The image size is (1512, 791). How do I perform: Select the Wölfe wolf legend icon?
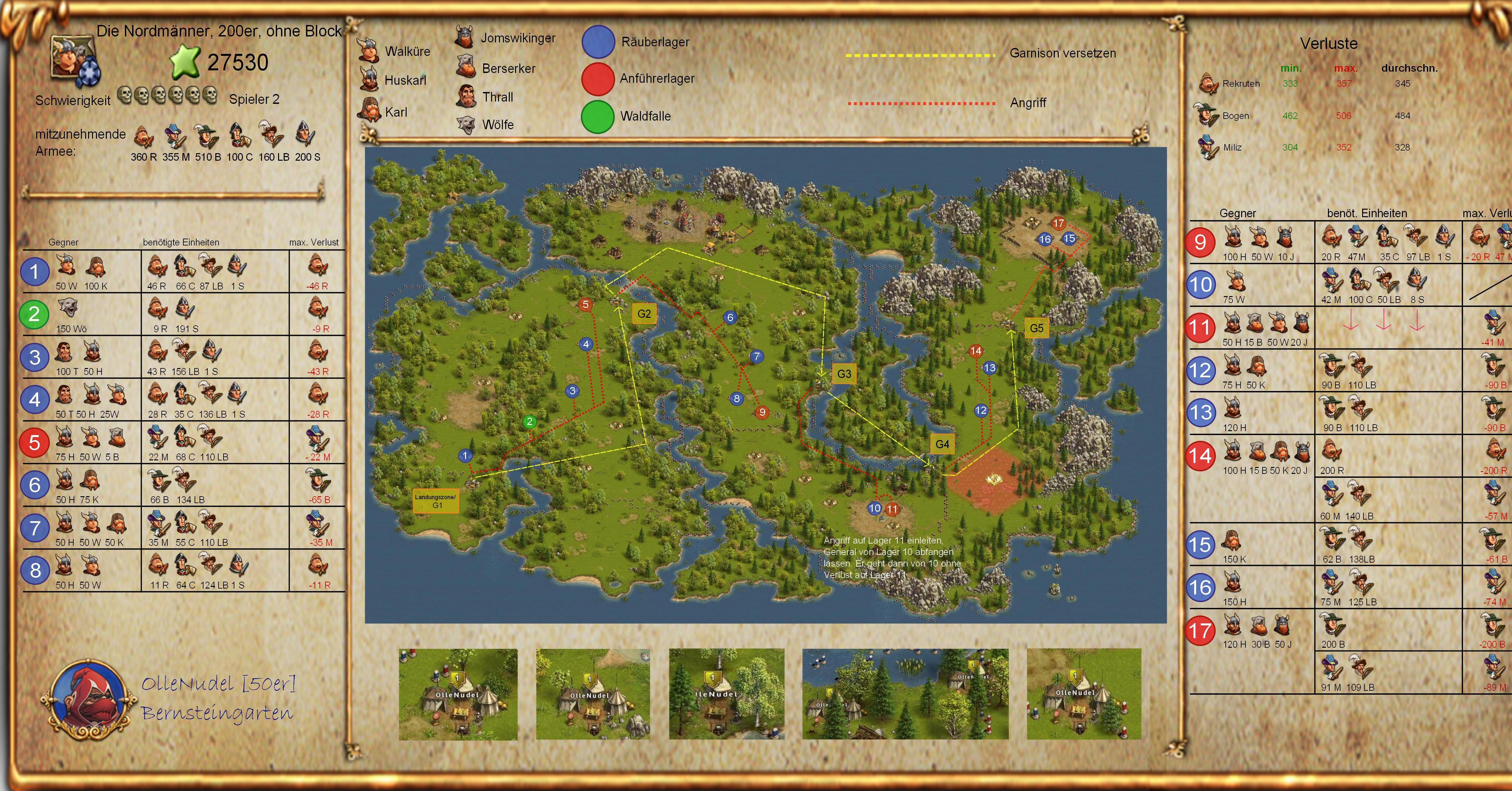tap(466, 124)
